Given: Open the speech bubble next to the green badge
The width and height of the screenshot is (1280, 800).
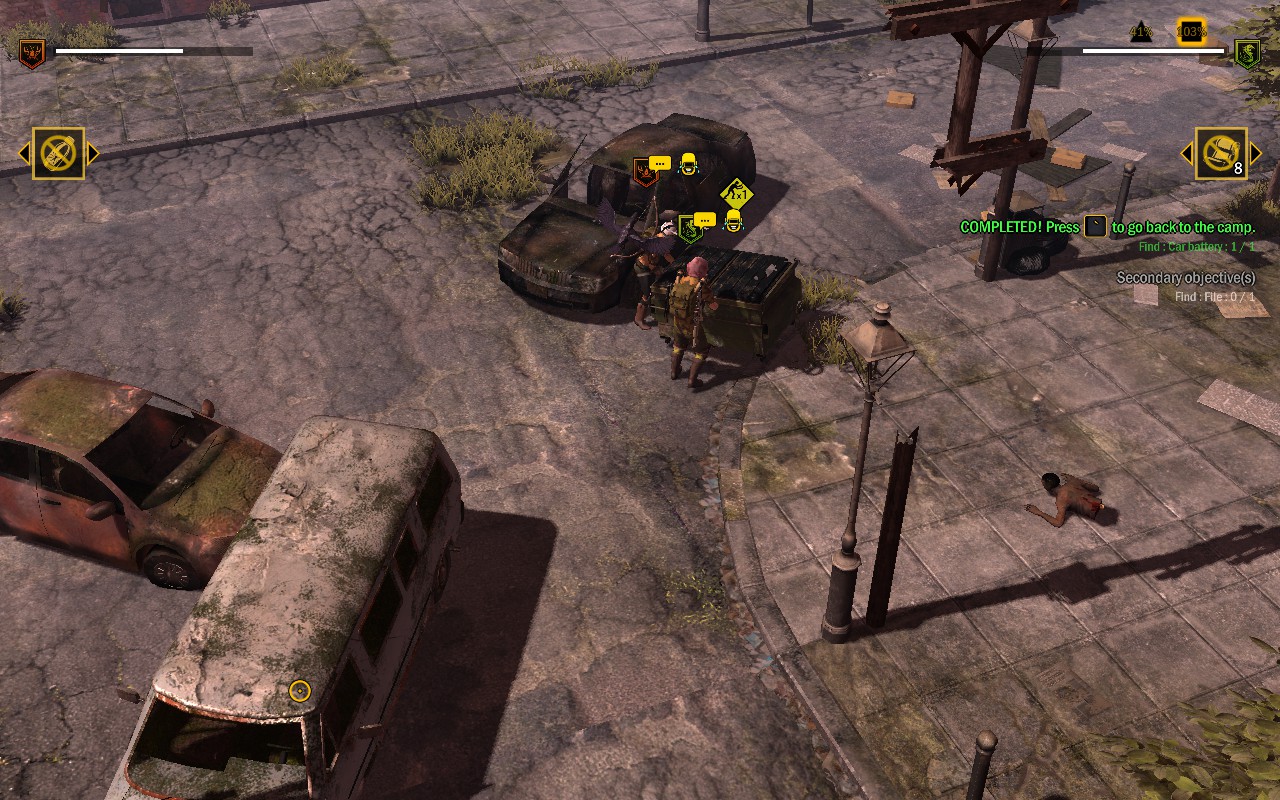Looking at the screenshot, I should (x=707, y=219).
